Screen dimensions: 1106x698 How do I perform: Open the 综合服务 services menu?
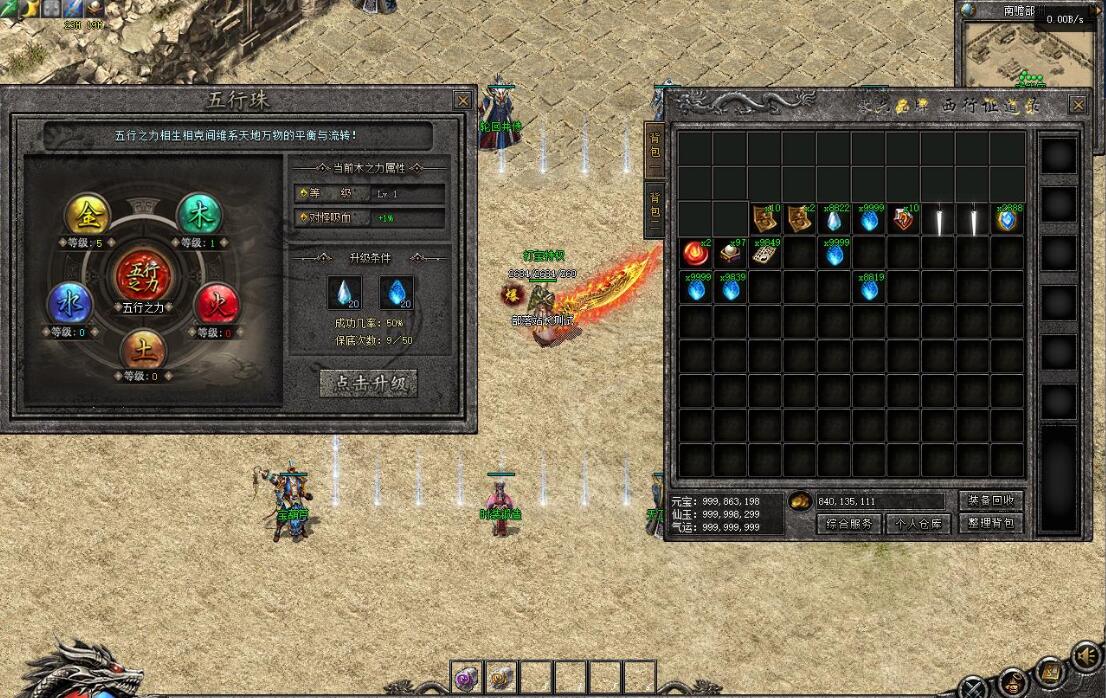click(849, 523)
